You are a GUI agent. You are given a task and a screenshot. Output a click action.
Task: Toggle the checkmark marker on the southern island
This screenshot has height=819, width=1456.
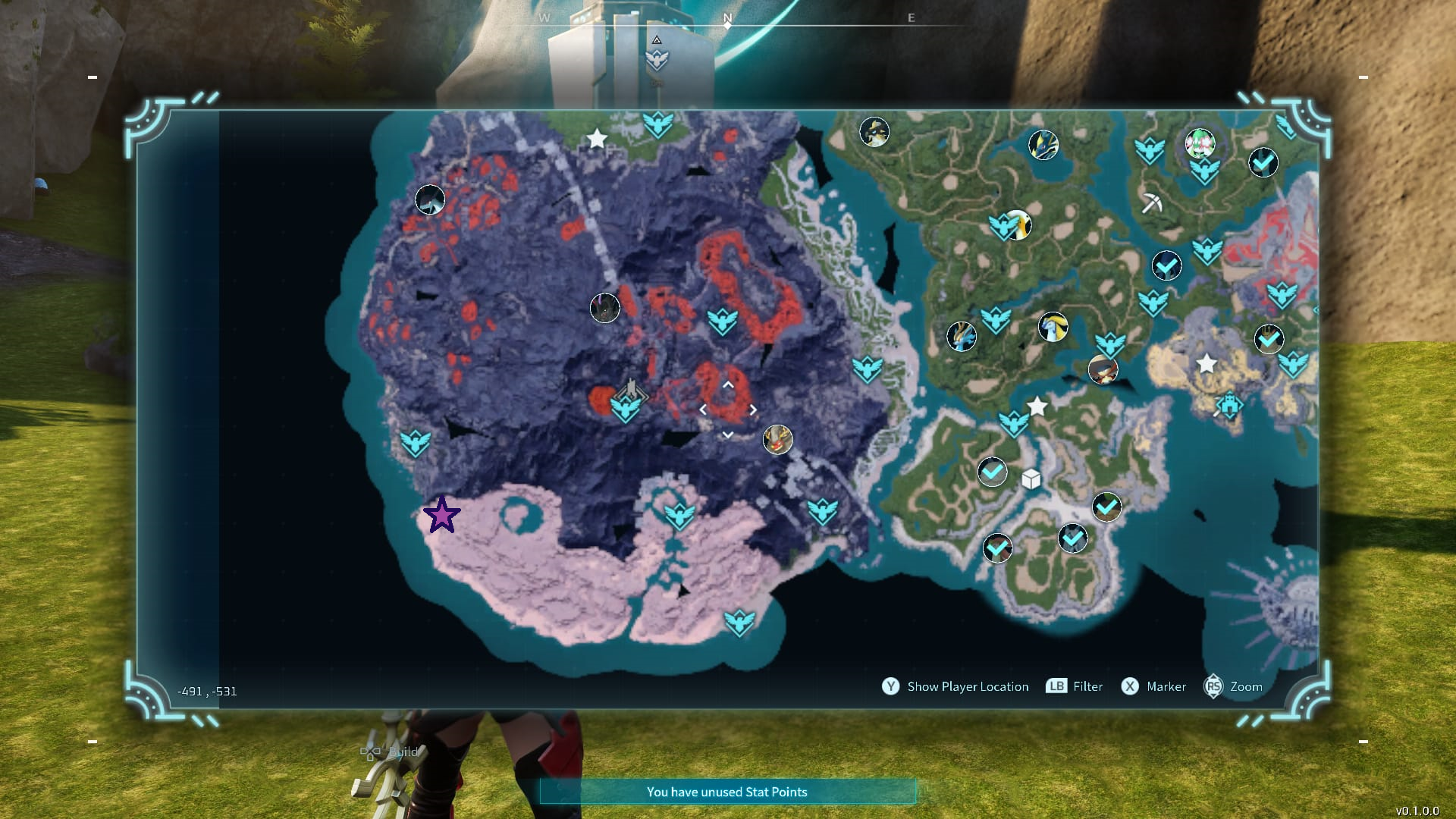[1072, 539]
